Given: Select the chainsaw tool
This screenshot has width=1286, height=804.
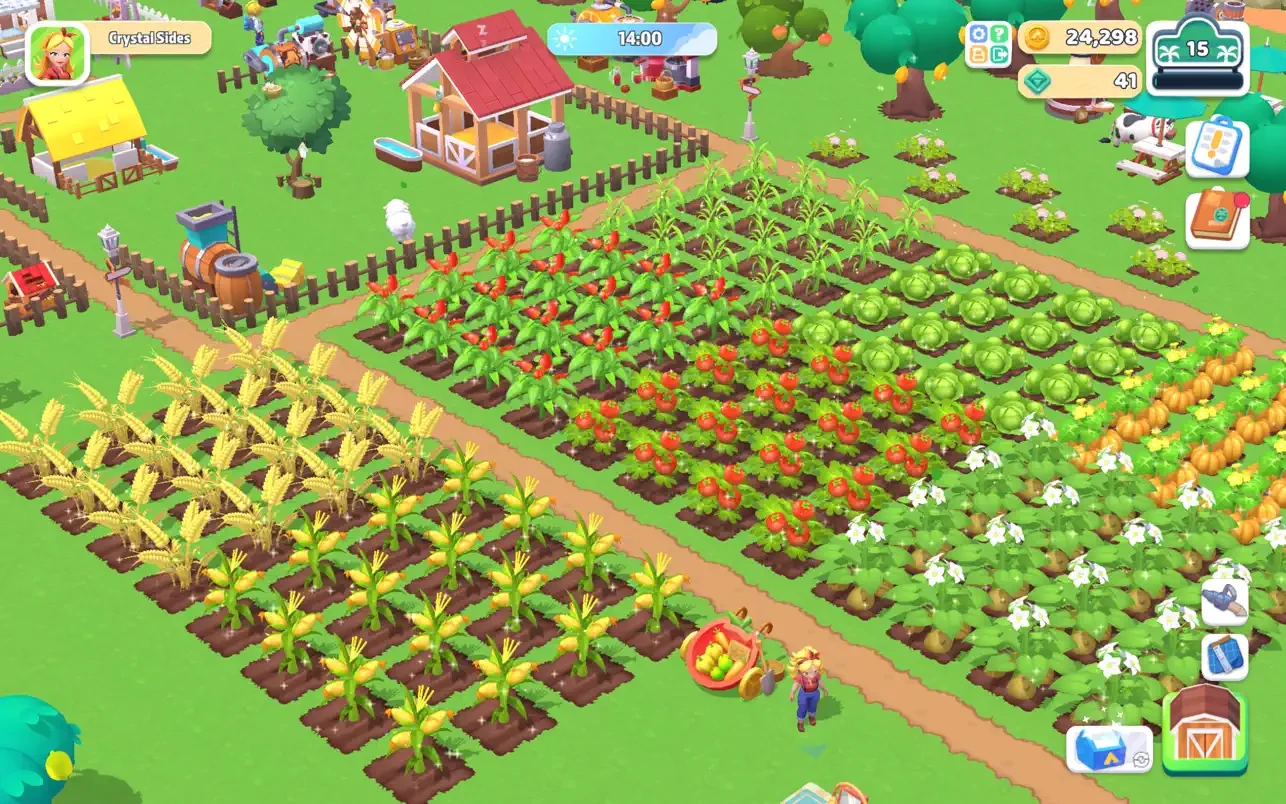Looking at the screenshot, I should pos(1225,602).
